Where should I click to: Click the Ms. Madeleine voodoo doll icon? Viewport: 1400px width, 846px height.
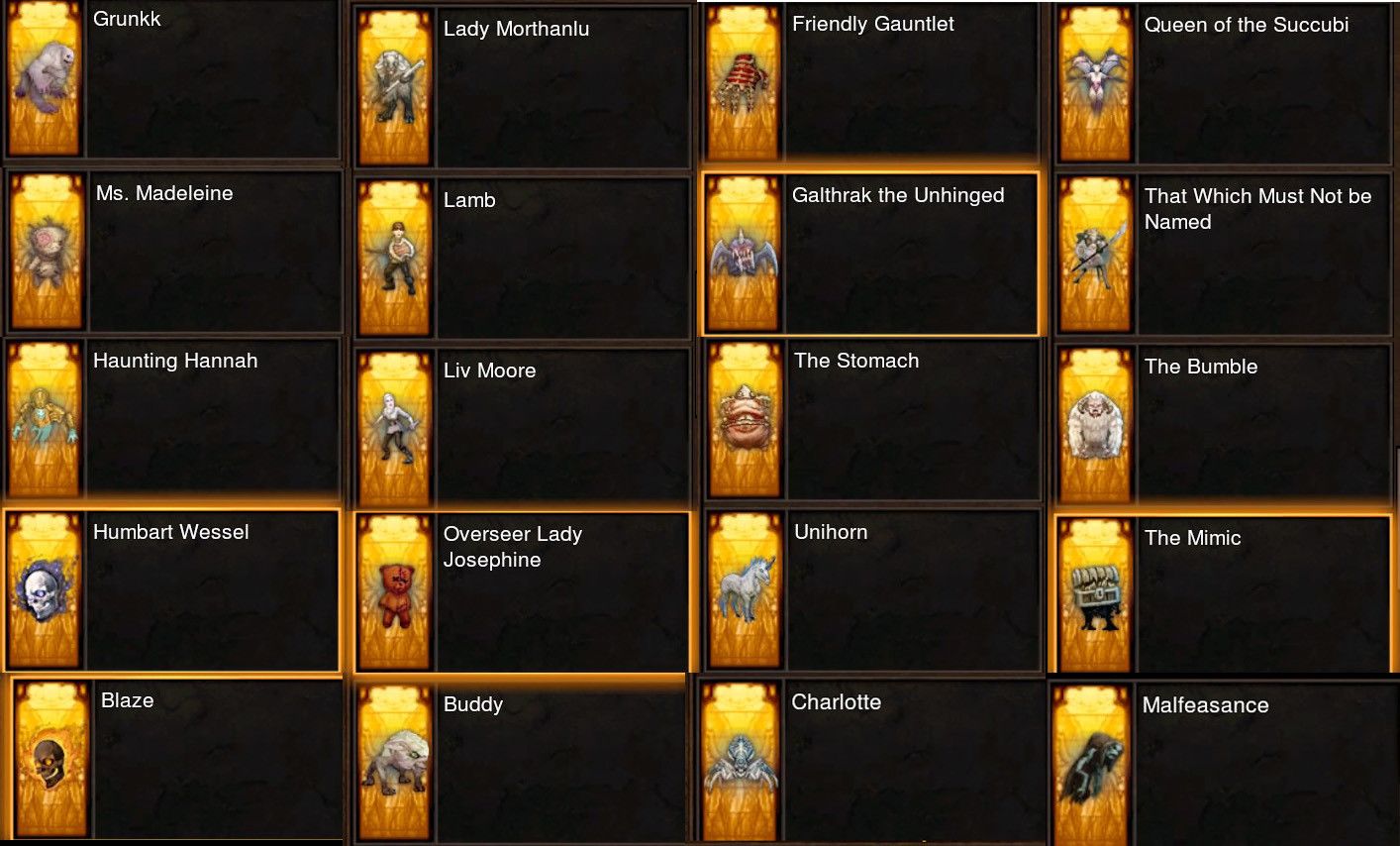pyautogui.click(x=44, y=251)
